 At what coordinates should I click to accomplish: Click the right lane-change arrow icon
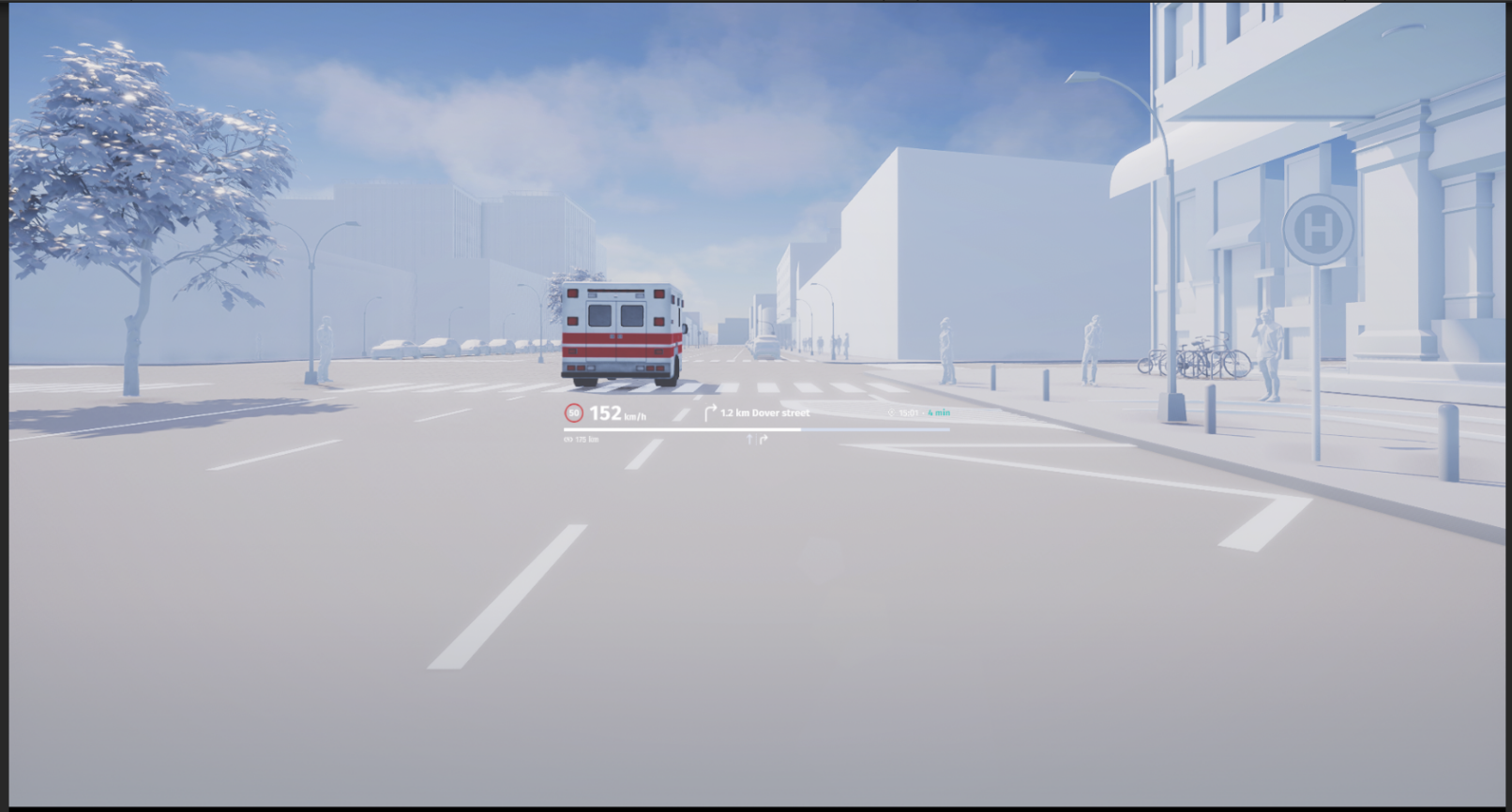click(763, 439)
